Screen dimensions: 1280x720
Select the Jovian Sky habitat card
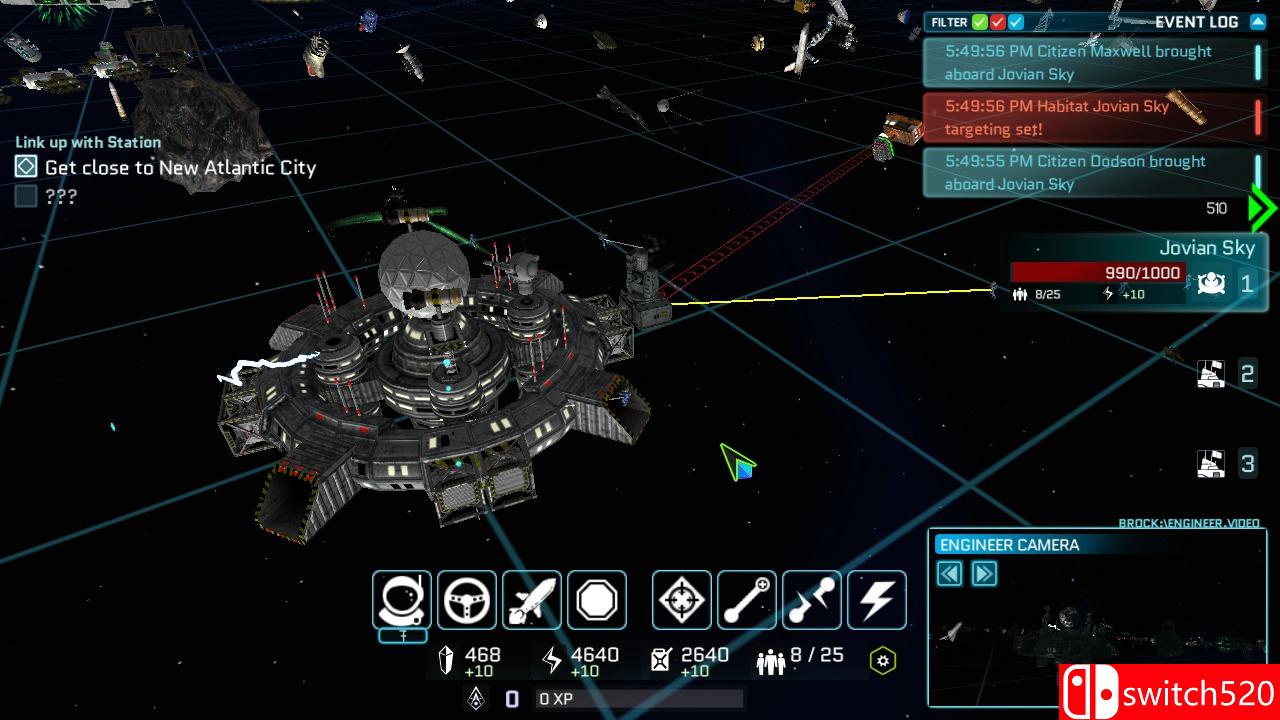click(1100, 272)
